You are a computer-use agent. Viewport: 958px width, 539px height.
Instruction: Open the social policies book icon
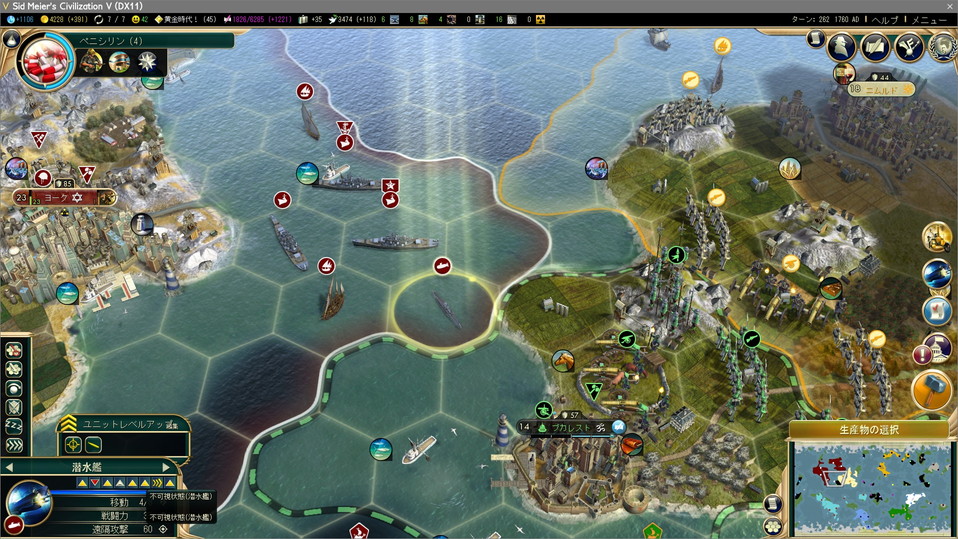tap(876, 46)
